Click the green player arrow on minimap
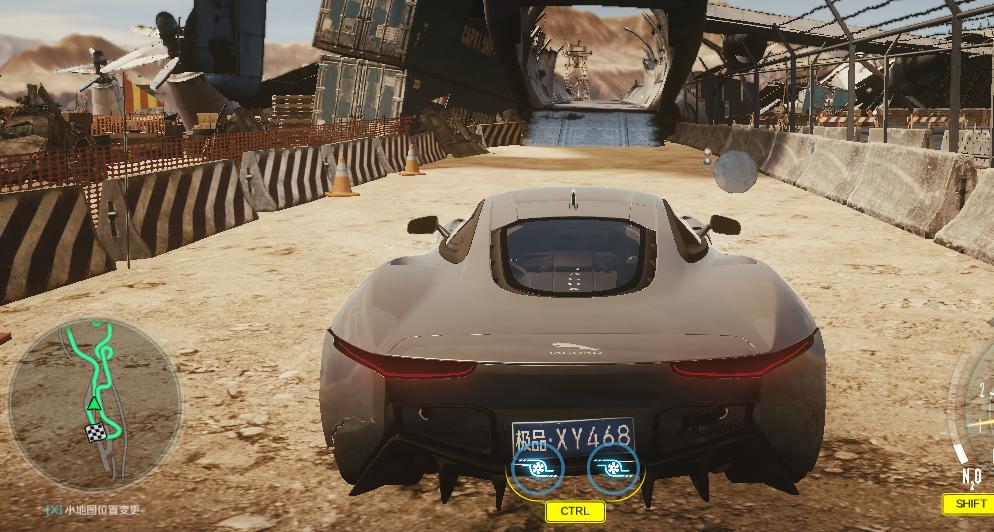 click(93, 403)
